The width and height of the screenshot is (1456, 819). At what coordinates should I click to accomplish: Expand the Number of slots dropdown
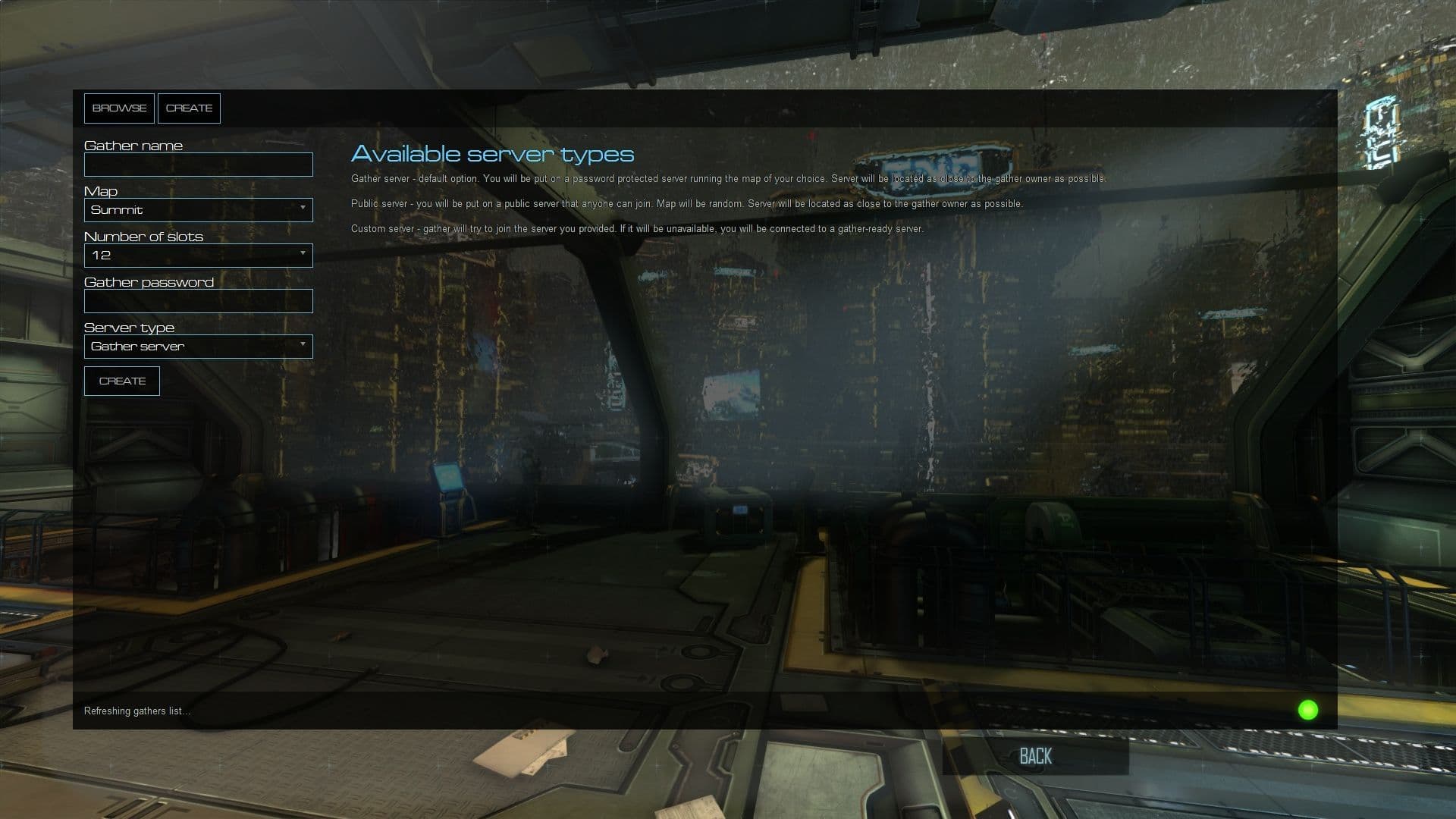pos(197,256)
